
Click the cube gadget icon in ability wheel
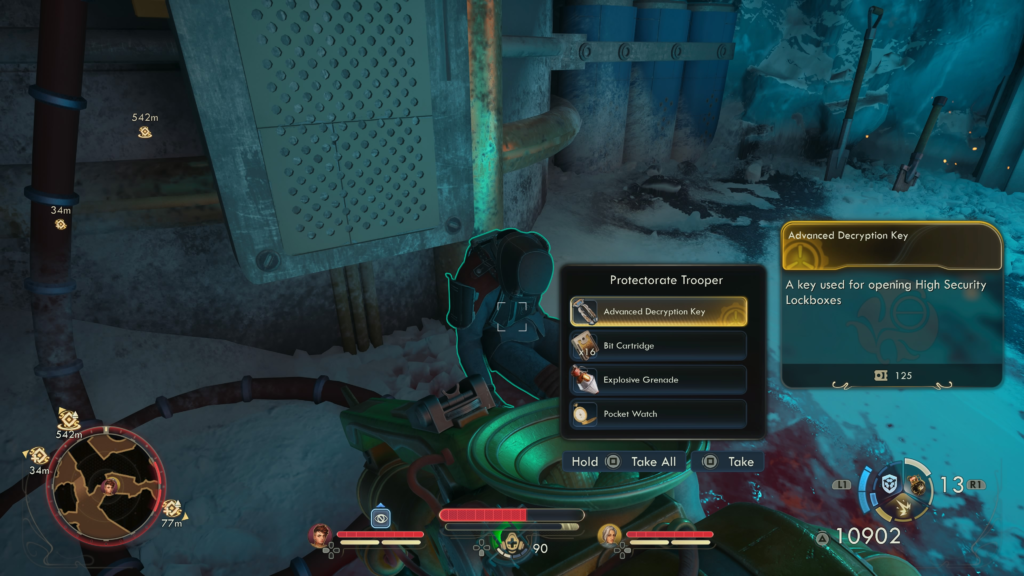tap(888, 484)
